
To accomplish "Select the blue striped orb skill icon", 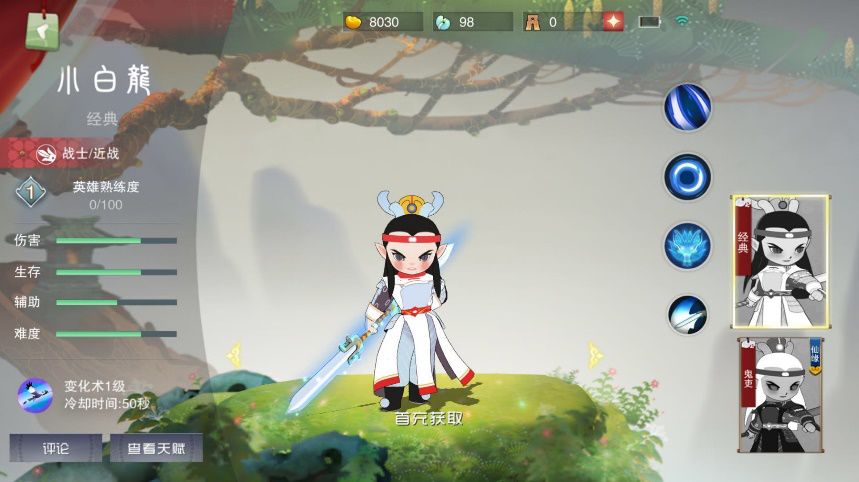I will pyautogui.click(x=688, y=107).
